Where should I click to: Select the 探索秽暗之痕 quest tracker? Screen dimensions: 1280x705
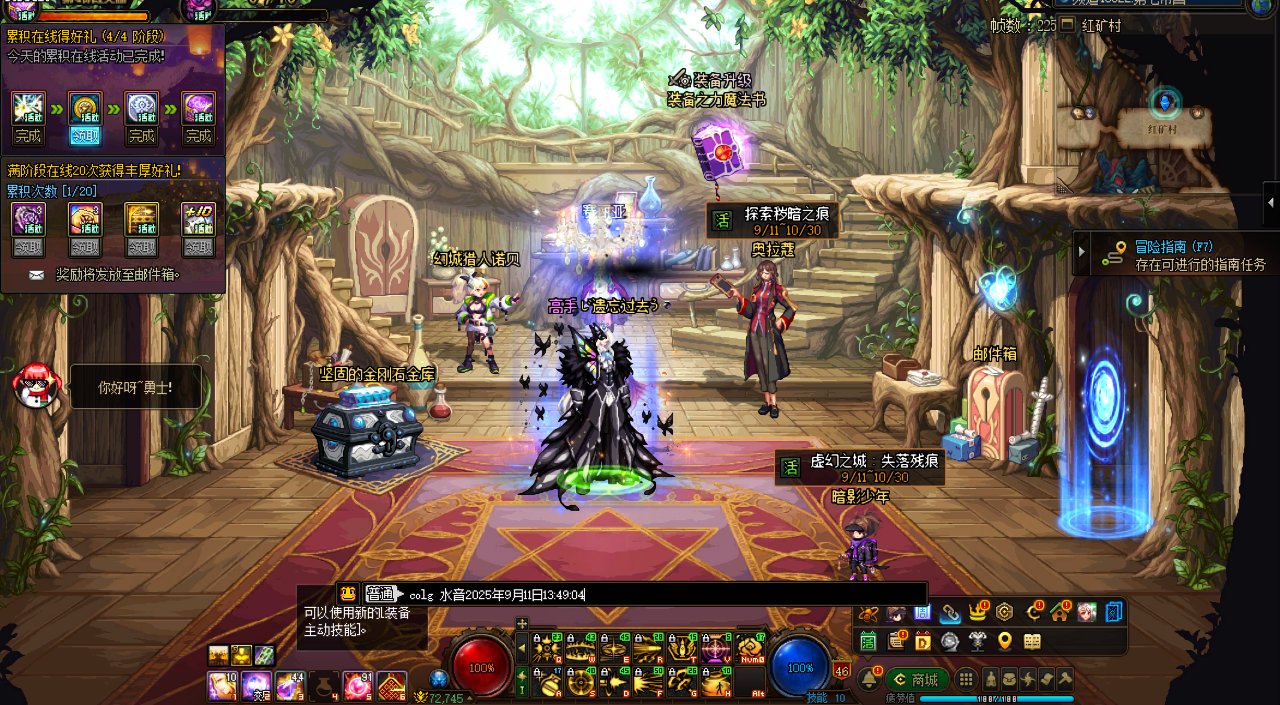772,220
